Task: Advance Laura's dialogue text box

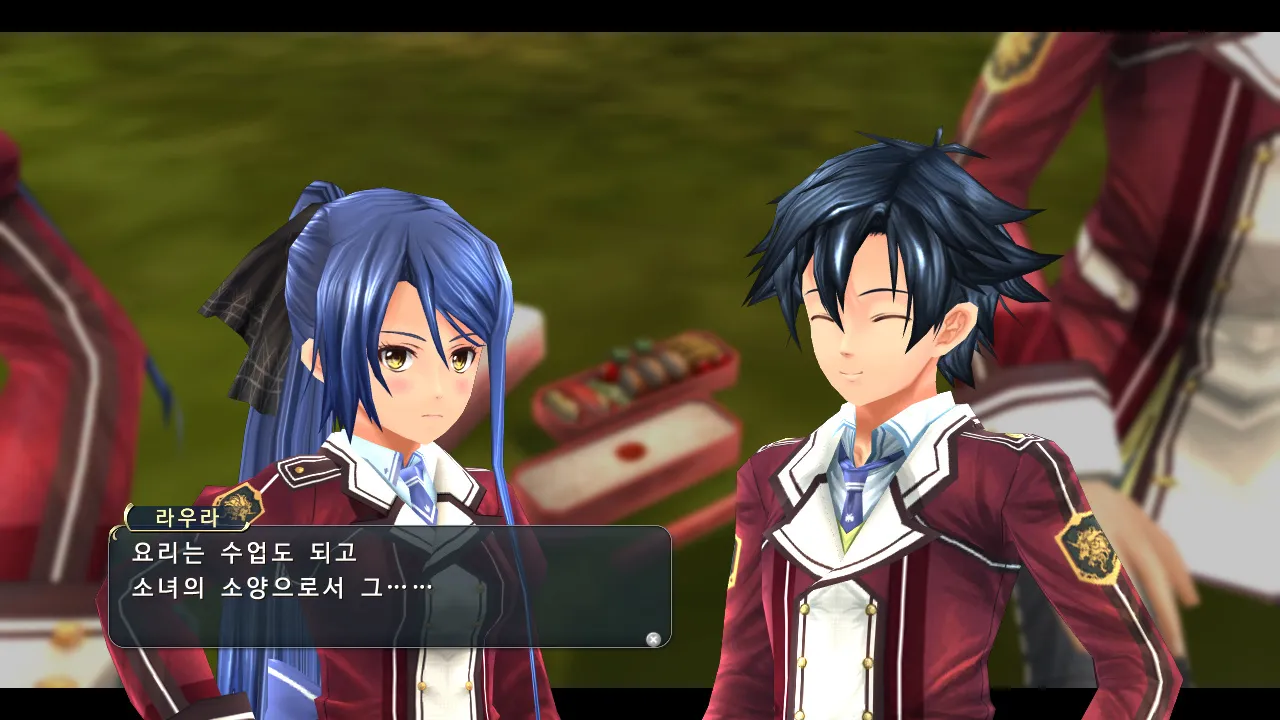Action: click(x=653, y=639)
